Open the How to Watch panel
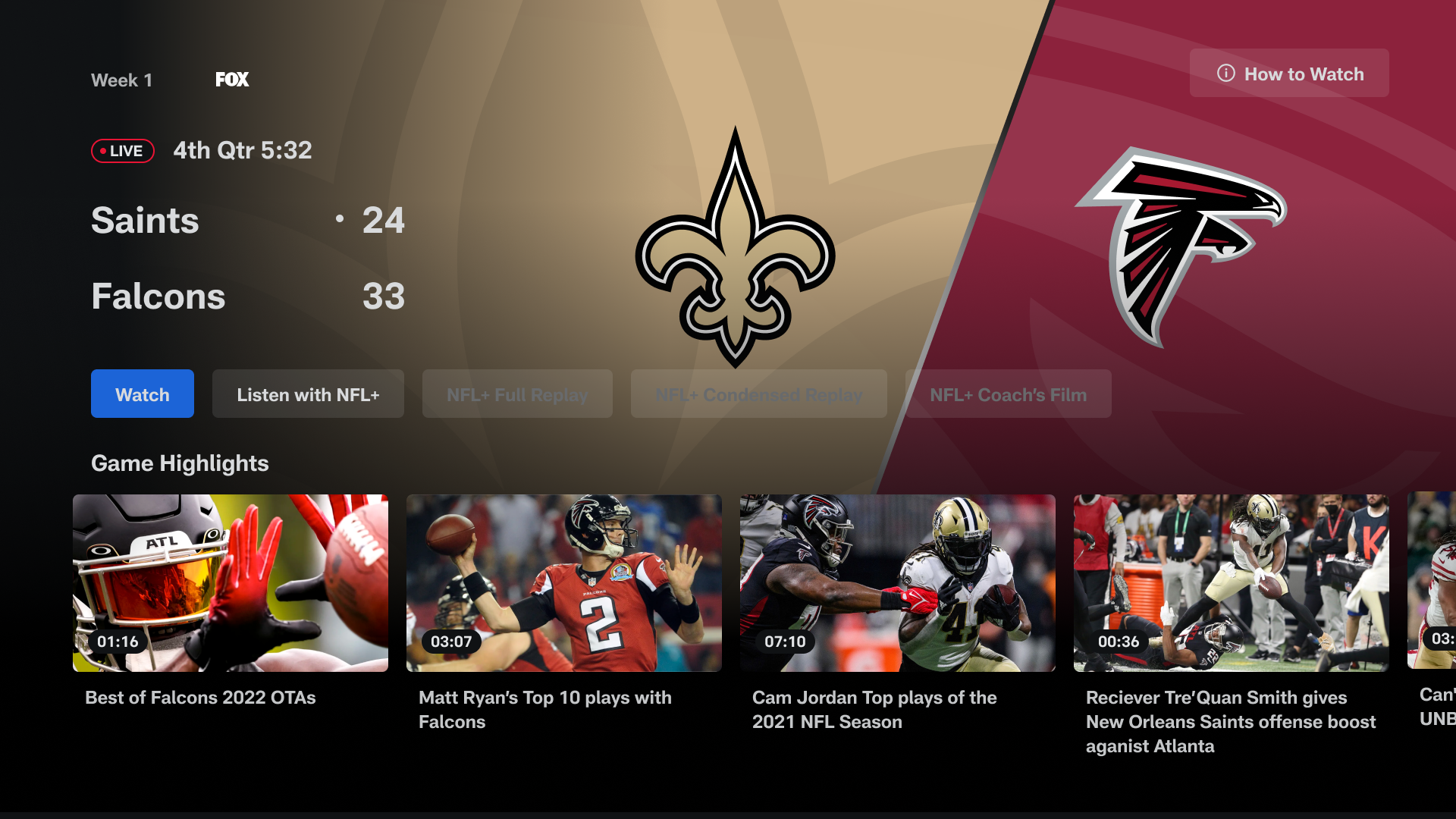The width and height of the screenshot is (1456, 819). (x=1289, y=73)
